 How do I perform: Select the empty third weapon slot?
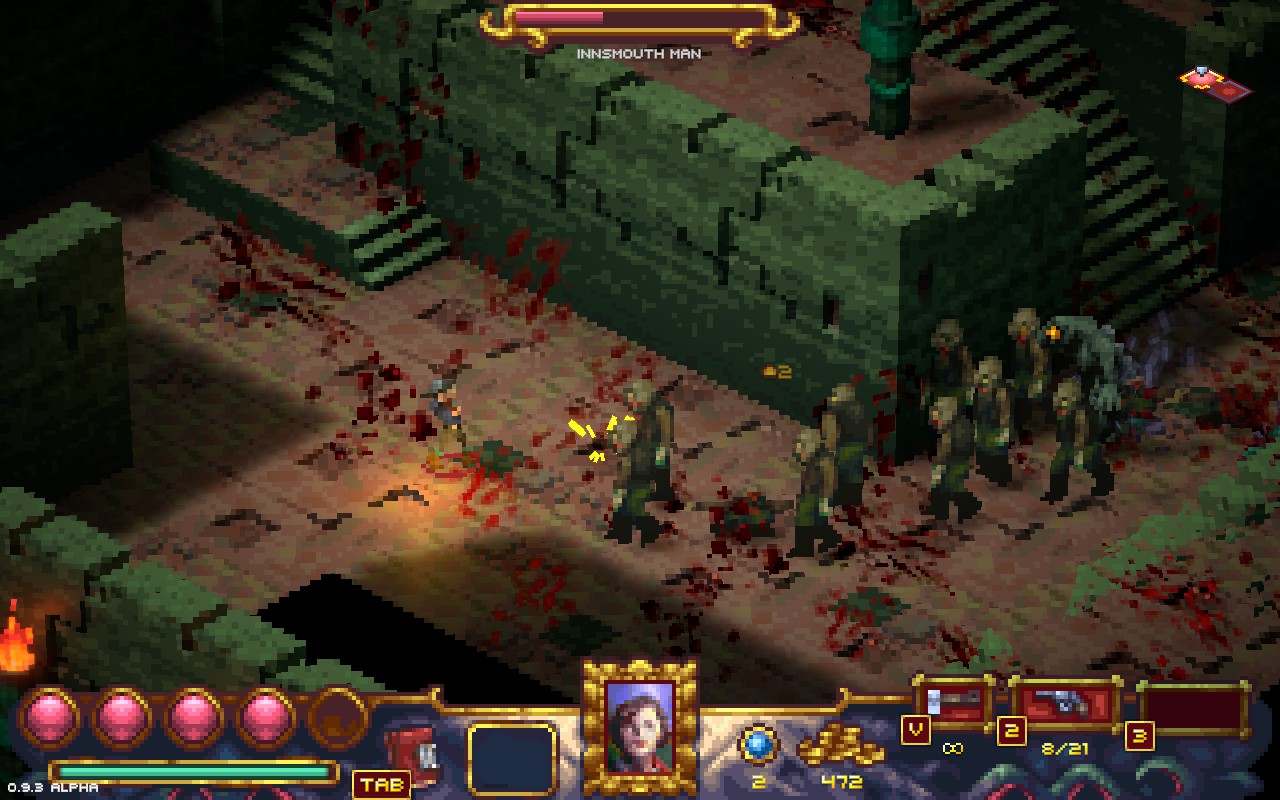click(x=1194, y=708)
